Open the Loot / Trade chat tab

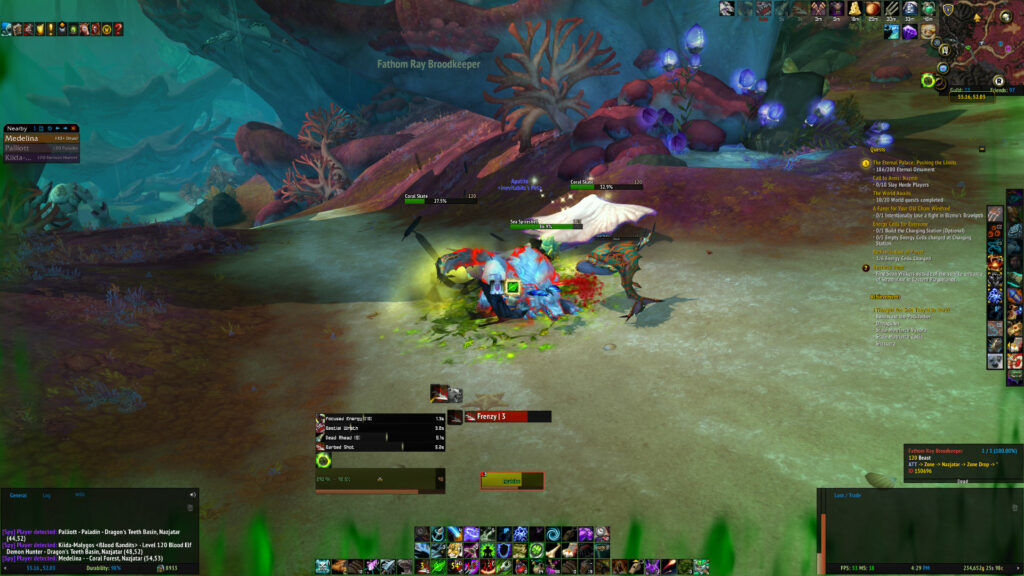848,494
